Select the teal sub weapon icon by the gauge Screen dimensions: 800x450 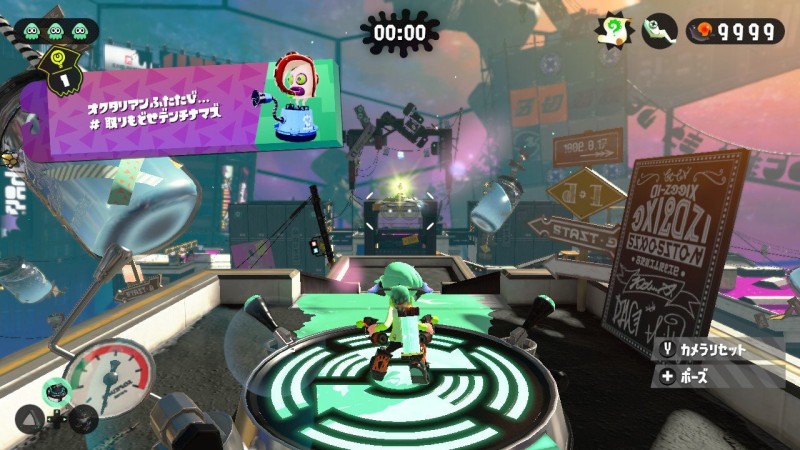57,390
